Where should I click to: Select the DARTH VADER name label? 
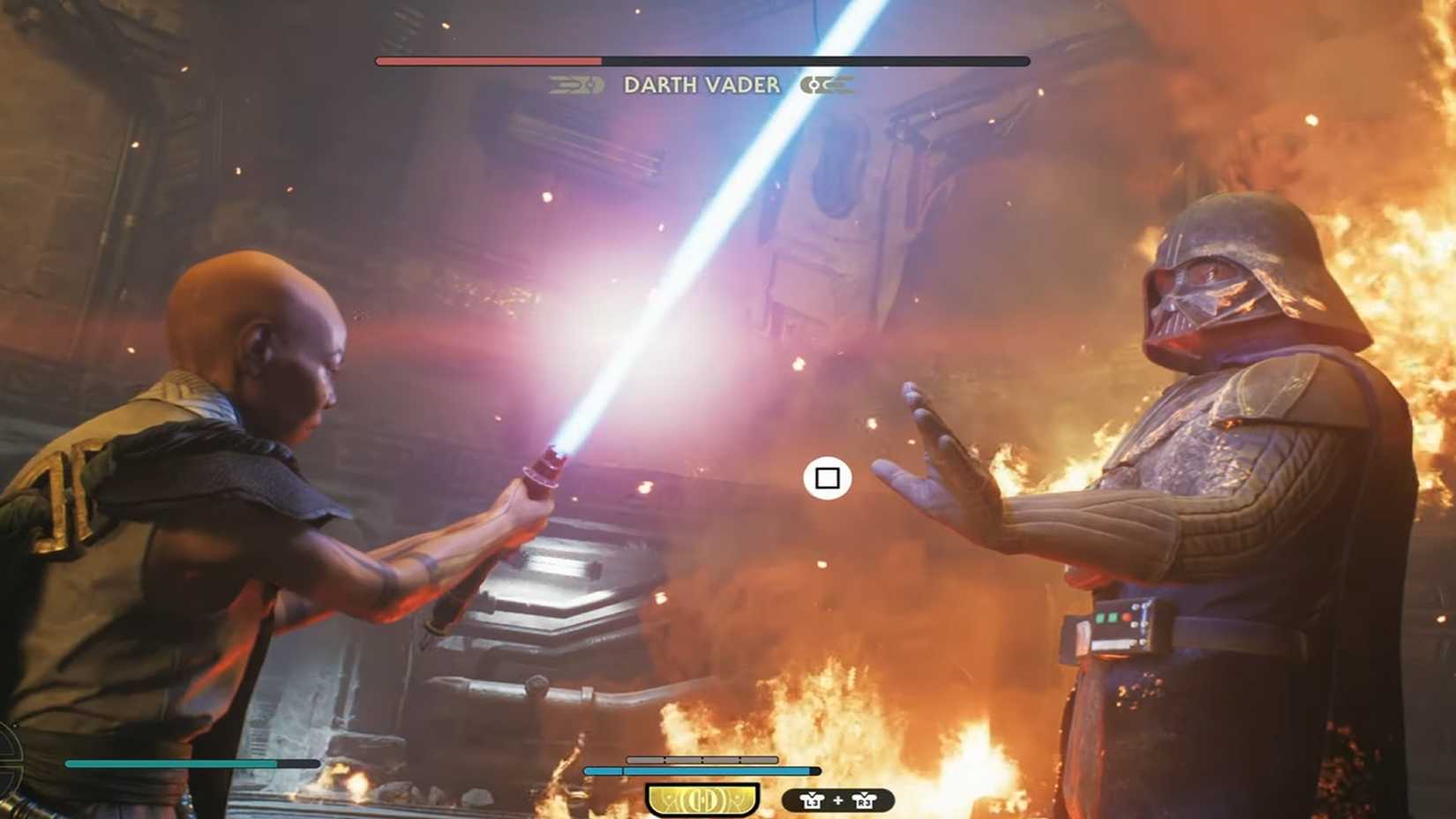[702, 86]
